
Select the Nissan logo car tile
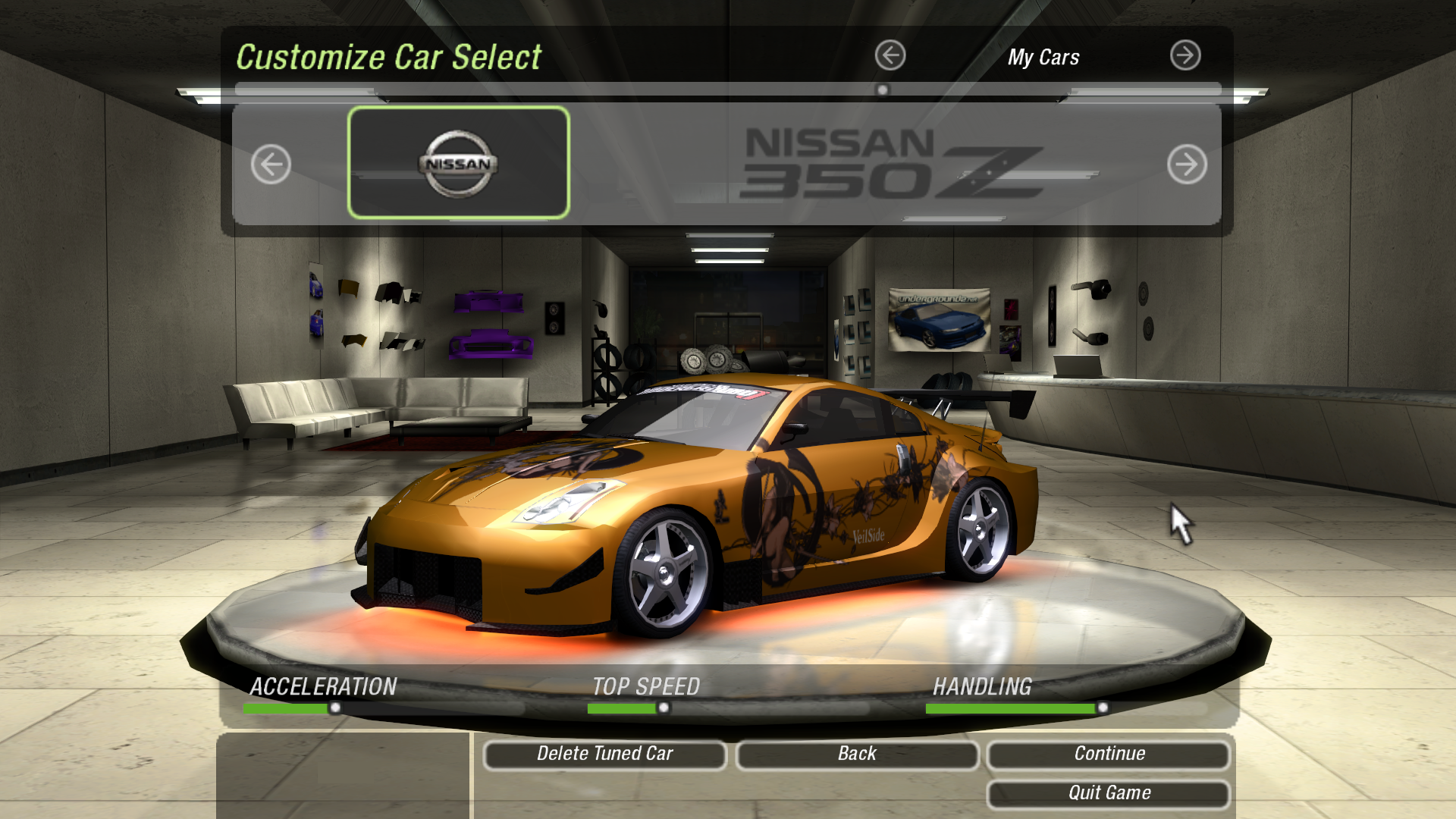(458, 163)
